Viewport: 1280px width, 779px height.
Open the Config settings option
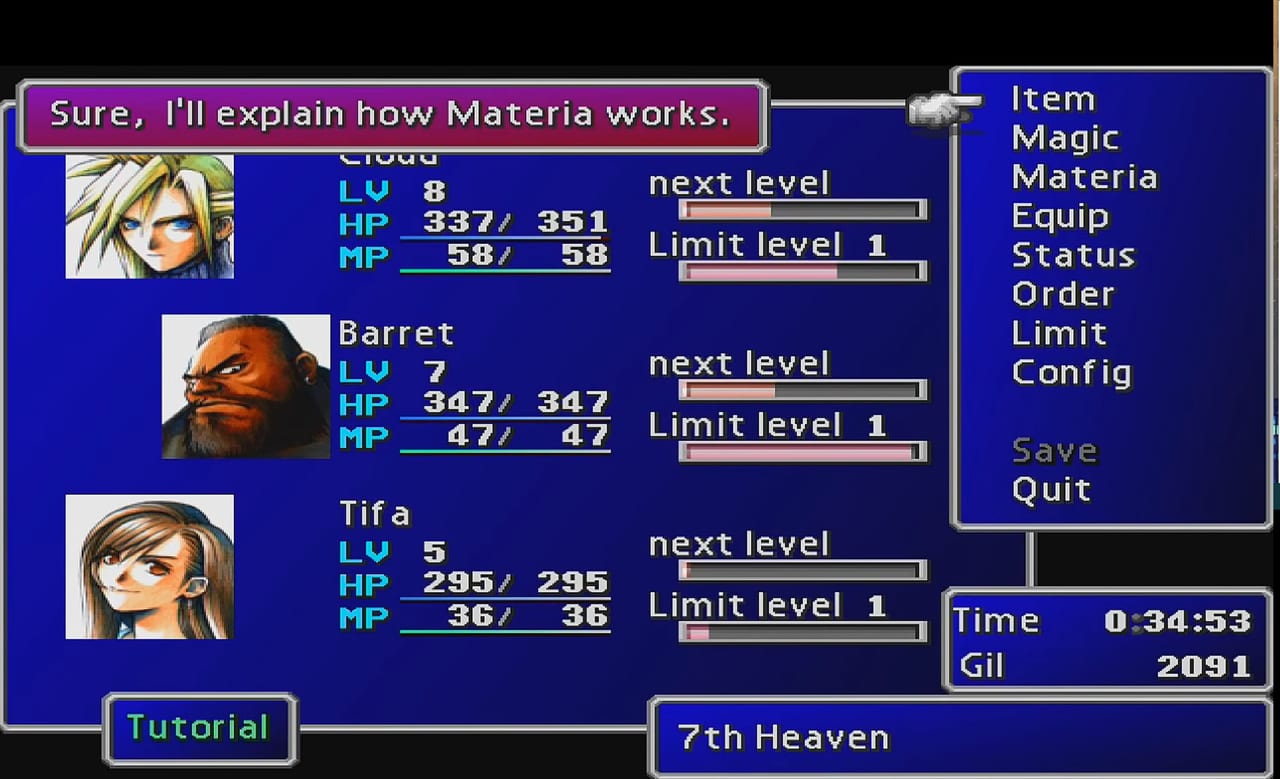[1071, 372]
